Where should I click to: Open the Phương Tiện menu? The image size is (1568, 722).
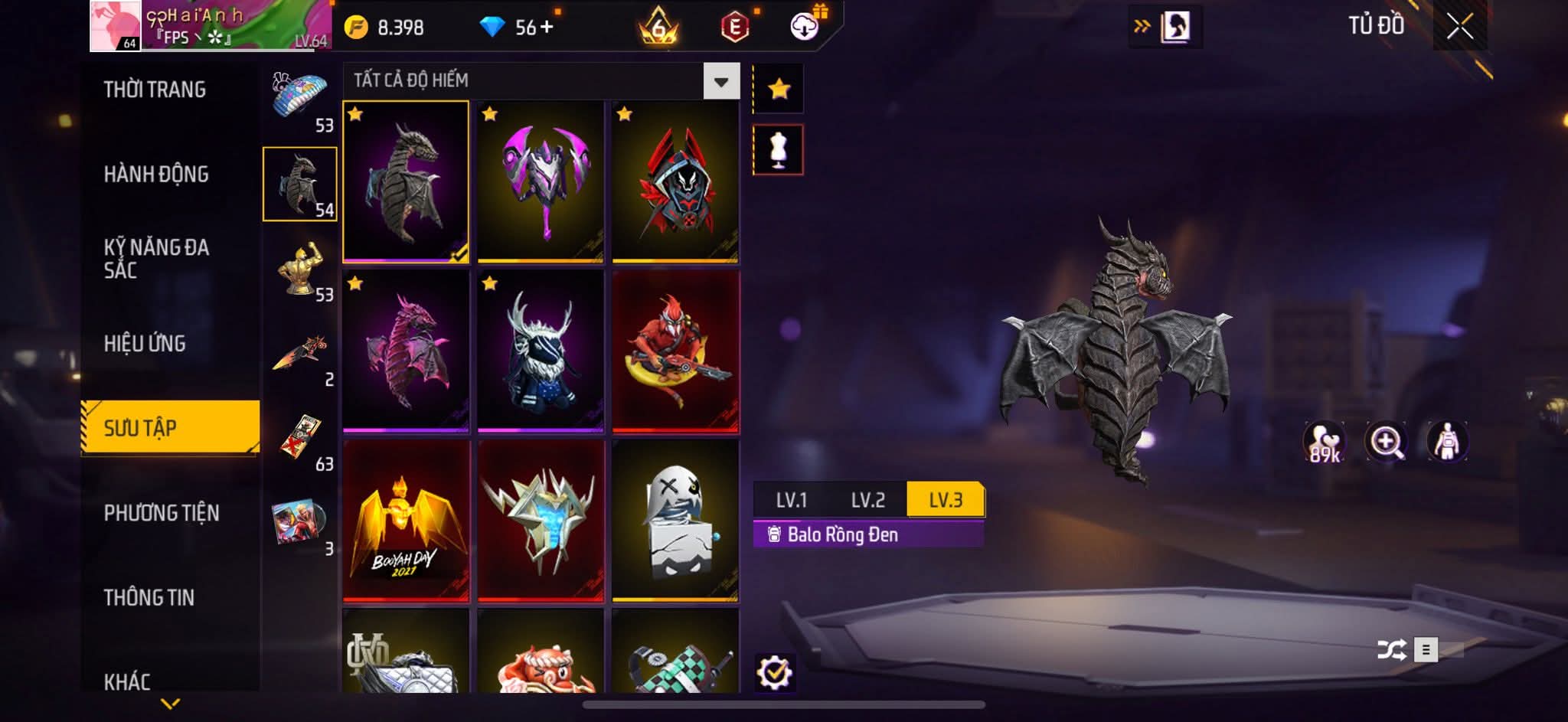coord(162,513)
